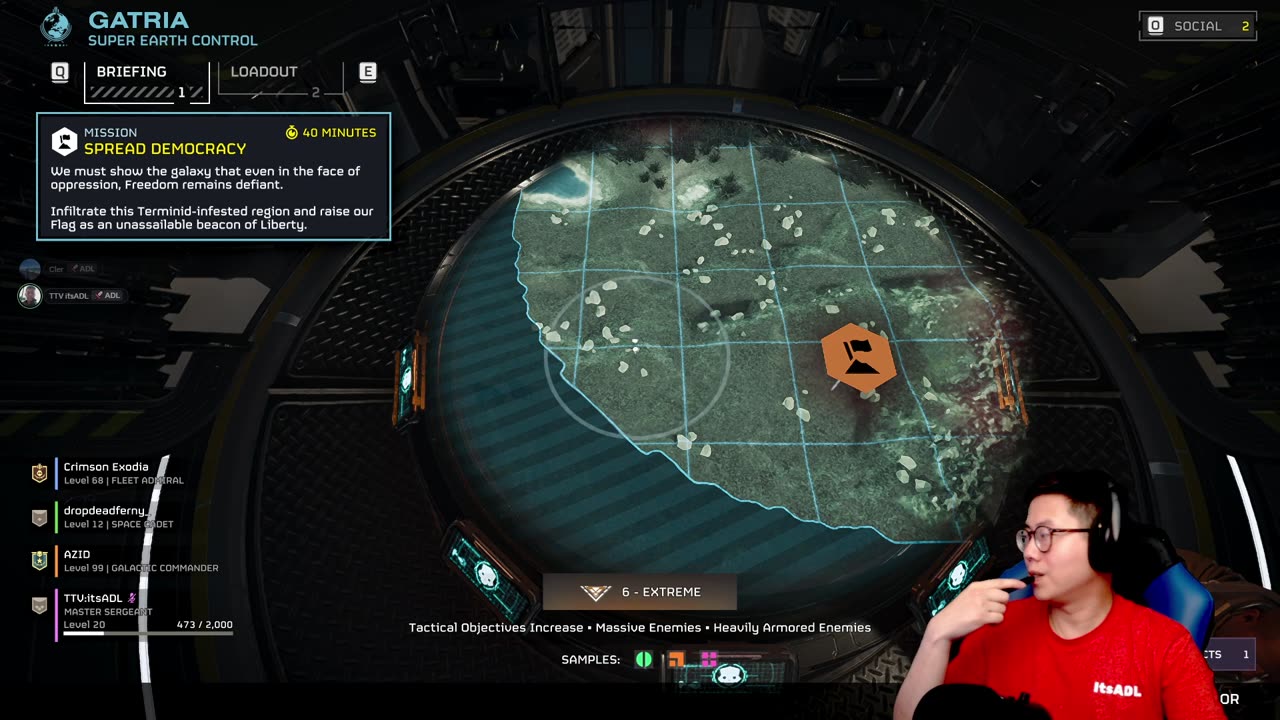The height and width of the screenshot is (720, 1280).
Task: Select player Crimson Exodia in squad list
Action: (106, 473)
